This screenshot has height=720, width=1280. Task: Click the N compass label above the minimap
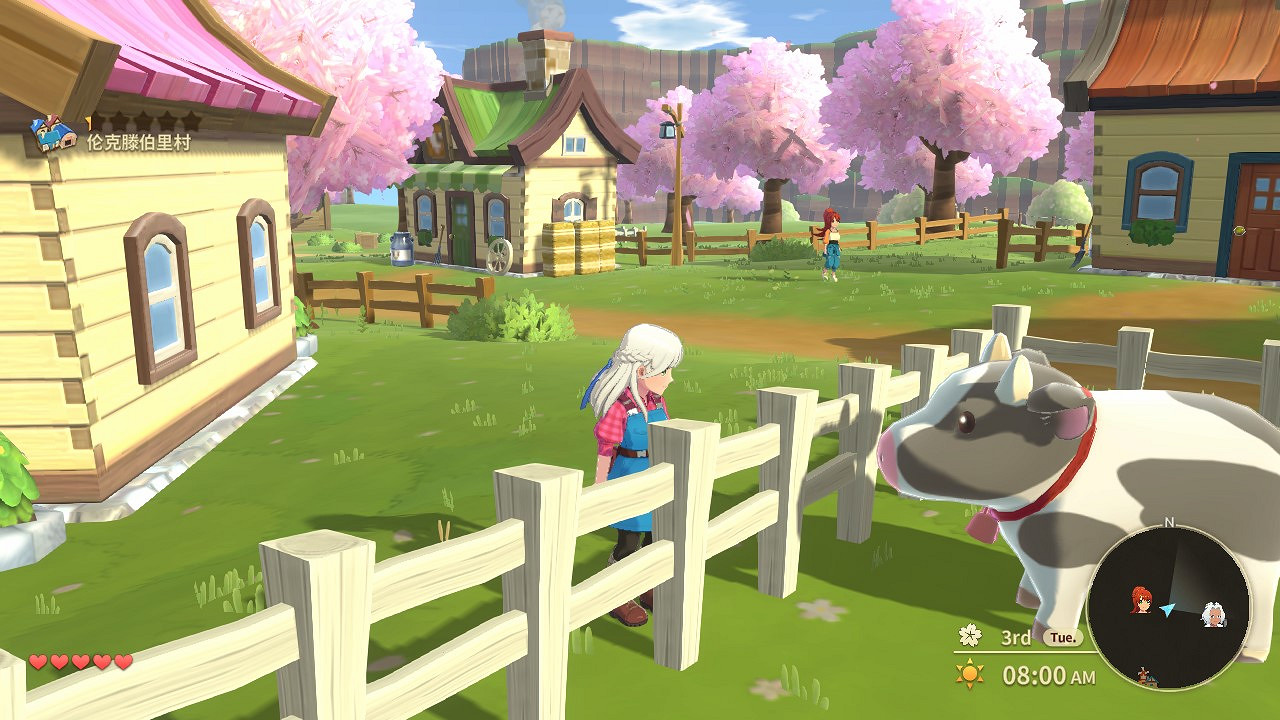tap(1167, 521)
